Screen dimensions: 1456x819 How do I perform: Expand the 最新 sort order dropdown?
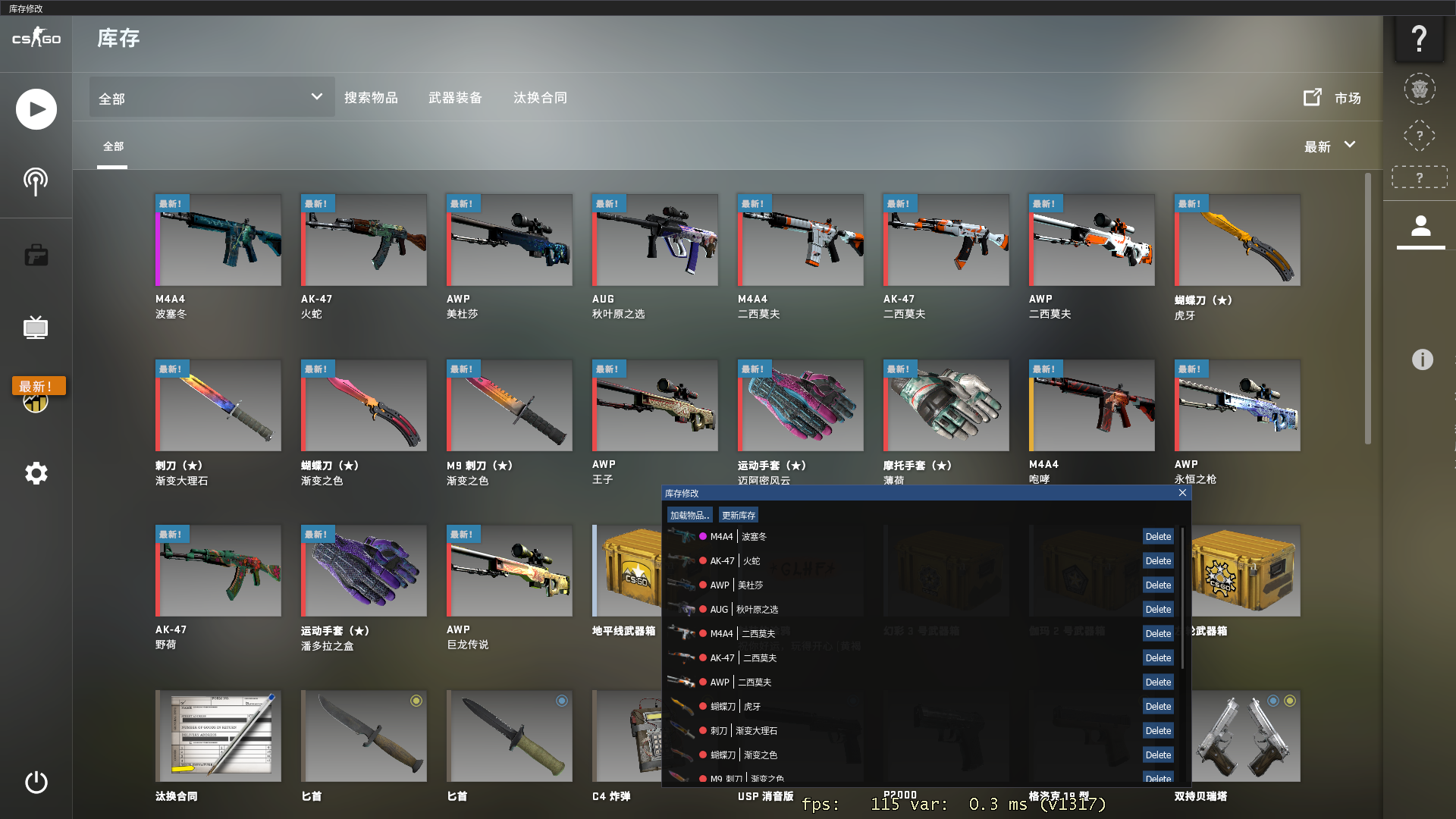[x=1329, y=146]
